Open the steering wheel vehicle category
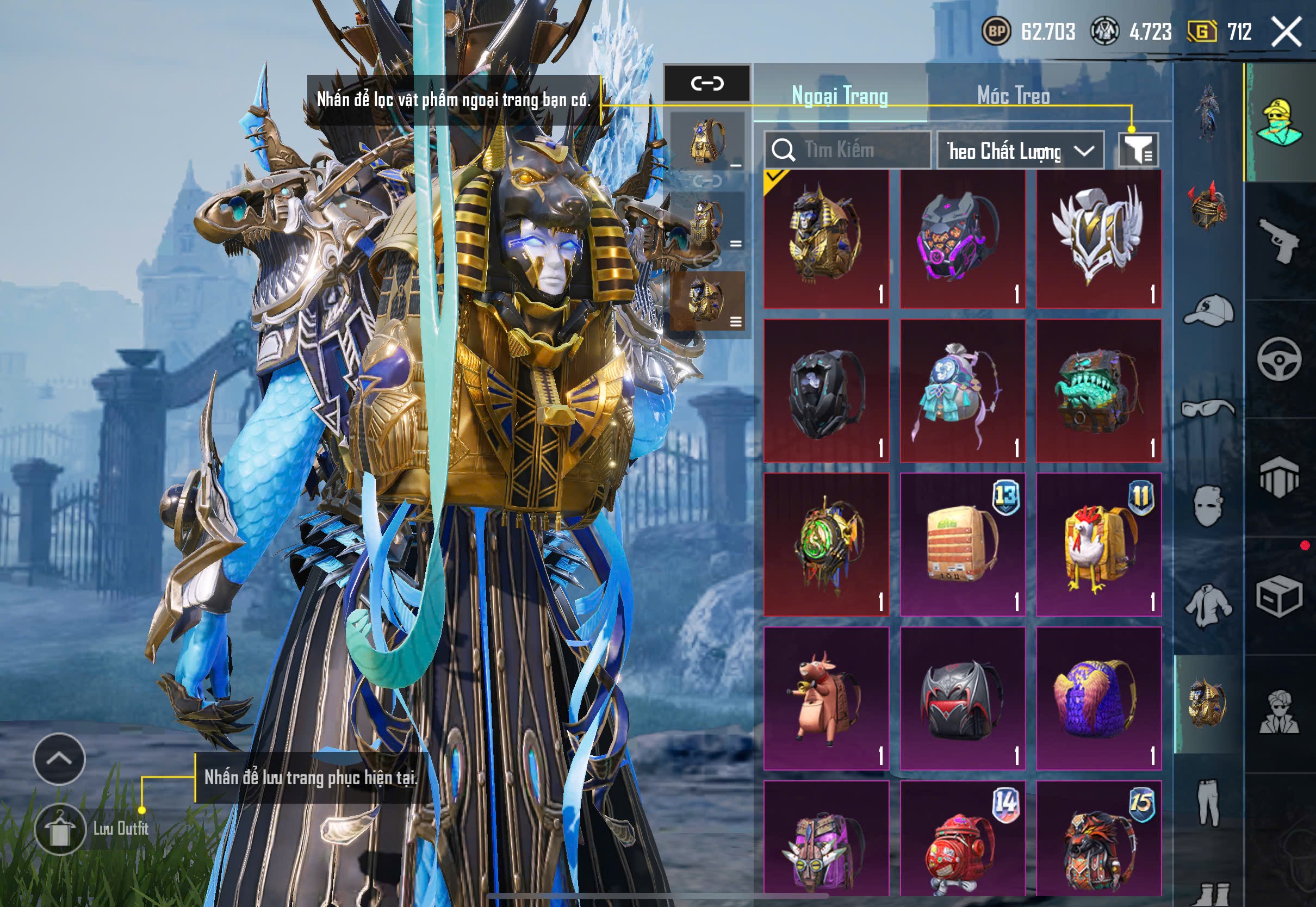Image resolution: width=1316 pixels, height=907 pixels. 1279,359
